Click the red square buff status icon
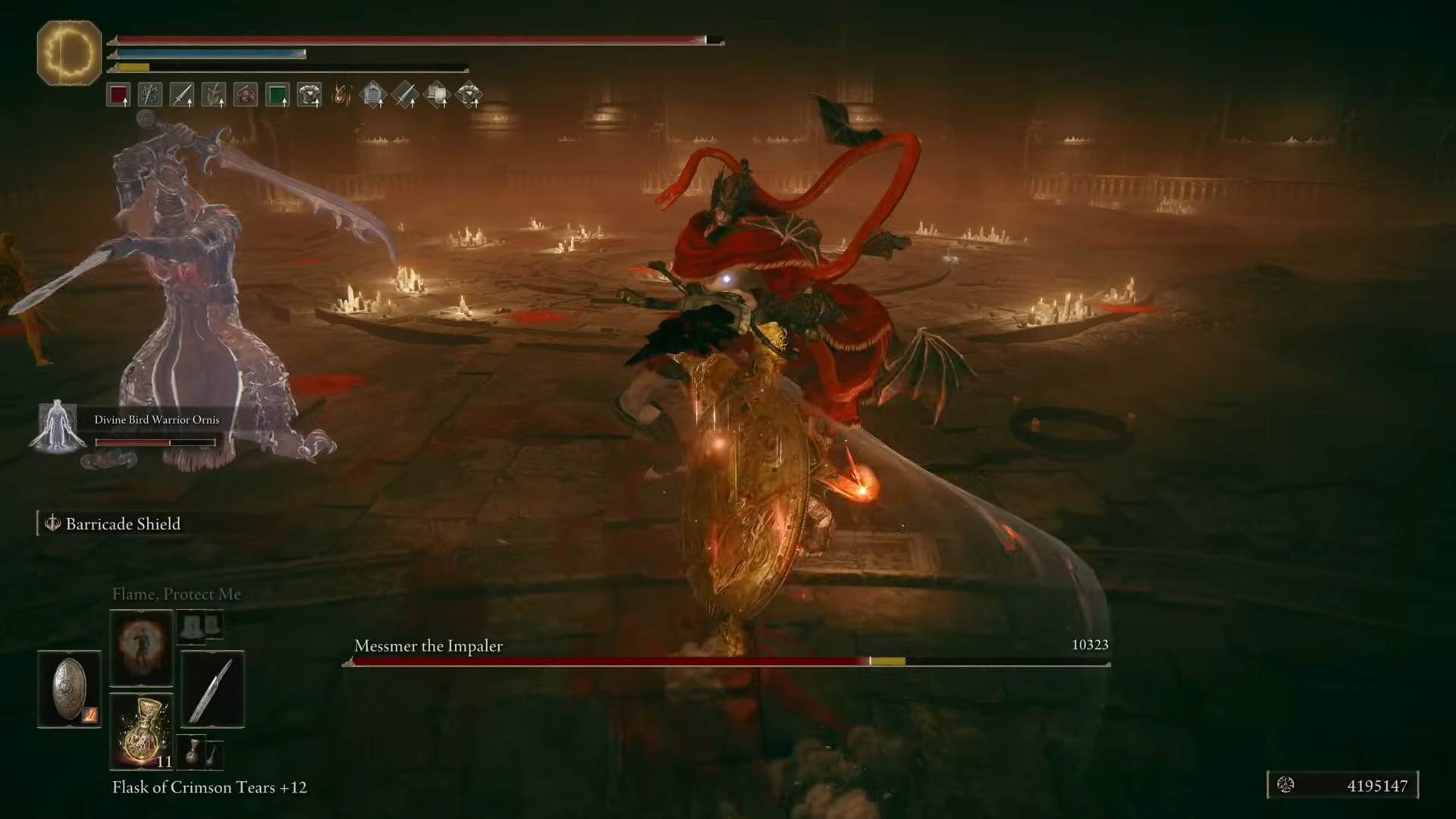The width and height of the screenshot is (1456, 819). coord(118,95)
